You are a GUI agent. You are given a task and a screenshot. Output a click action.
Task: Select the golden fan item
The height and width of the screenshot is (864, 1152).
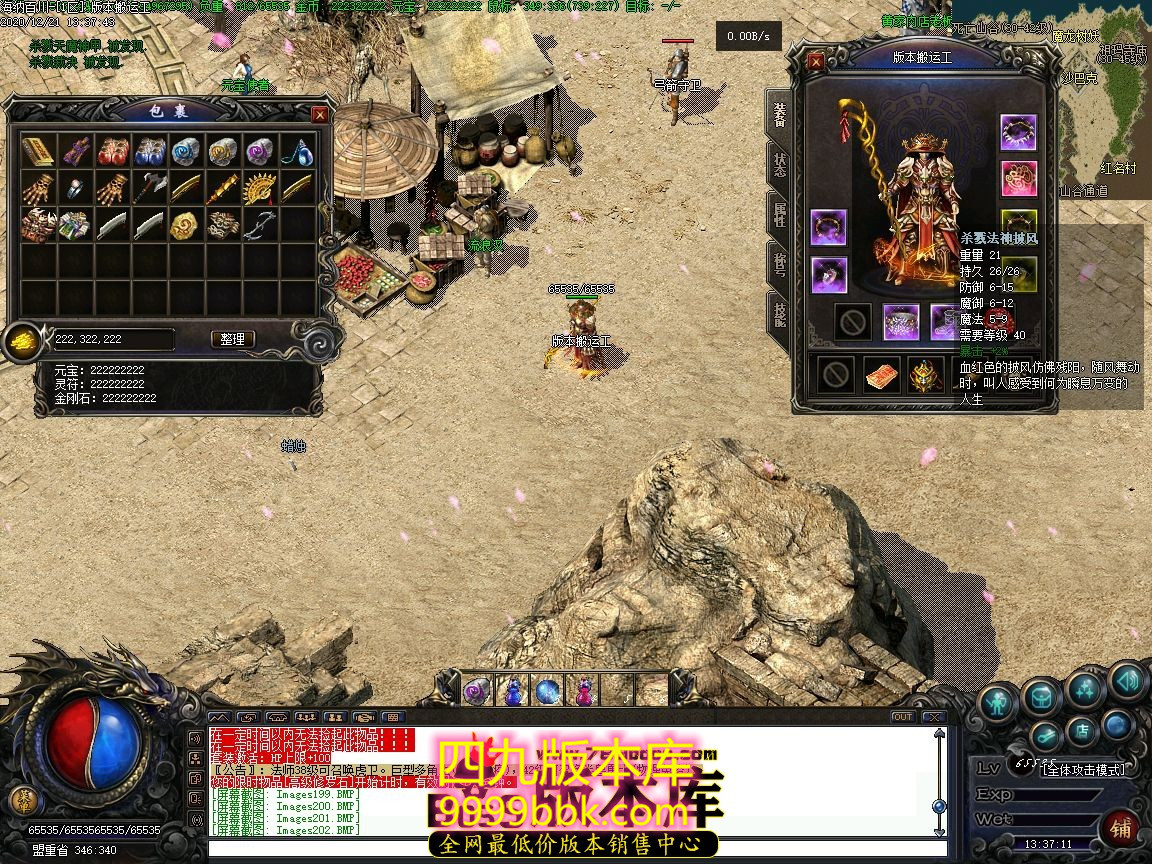pos(259,188)
